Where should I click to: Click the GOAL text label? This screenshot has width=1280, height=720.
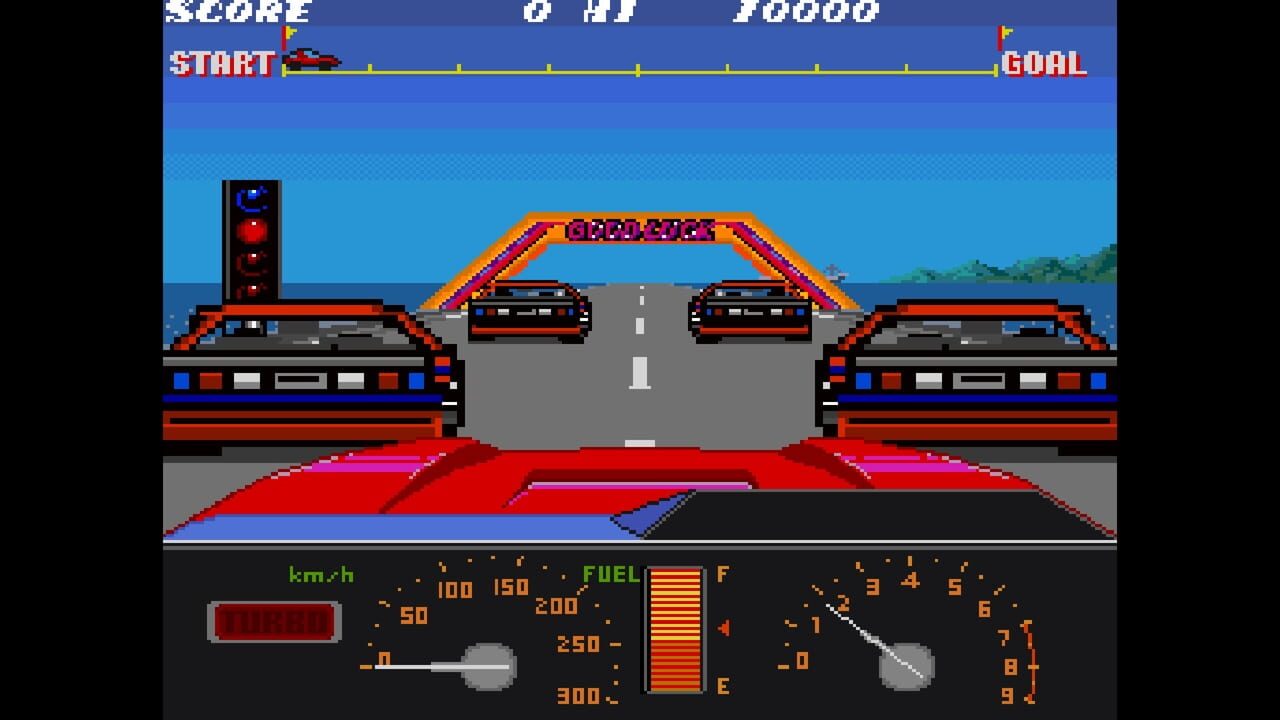tap(1043, 65)
